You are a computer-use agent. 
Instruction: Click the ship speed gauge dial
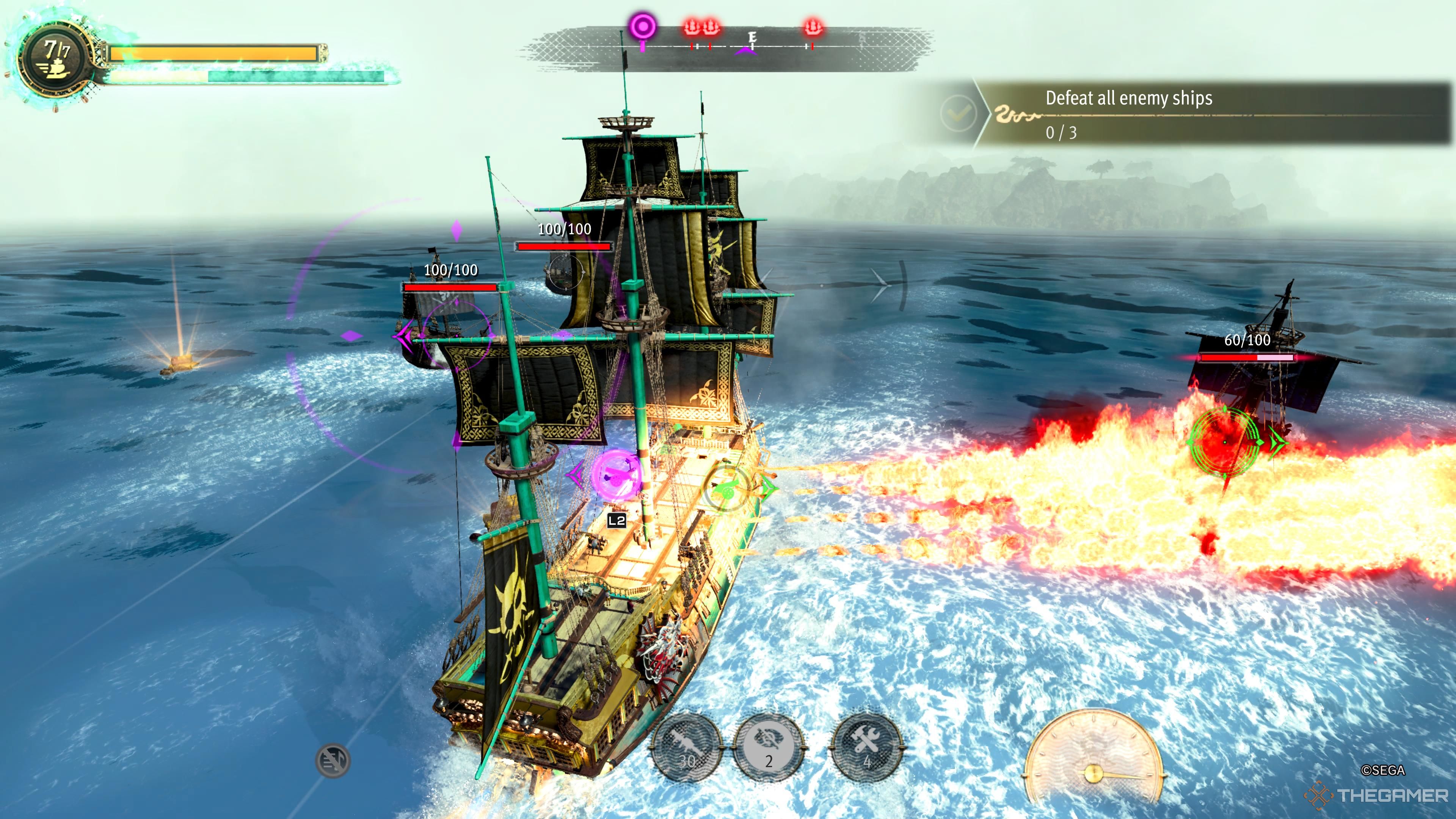tap(1093, 758)
